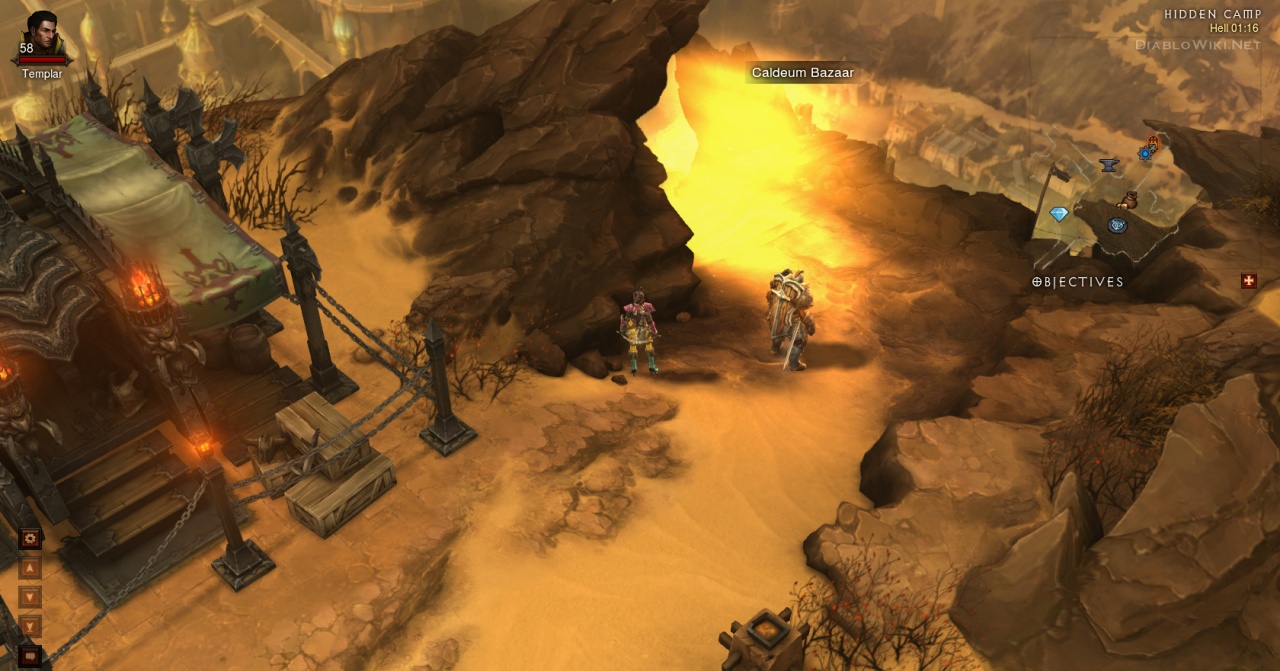The height and width of the screenshot is (671, 1280).
Task: Select the blue gear marker on minimap
Action: click(x=1146, y=152)
